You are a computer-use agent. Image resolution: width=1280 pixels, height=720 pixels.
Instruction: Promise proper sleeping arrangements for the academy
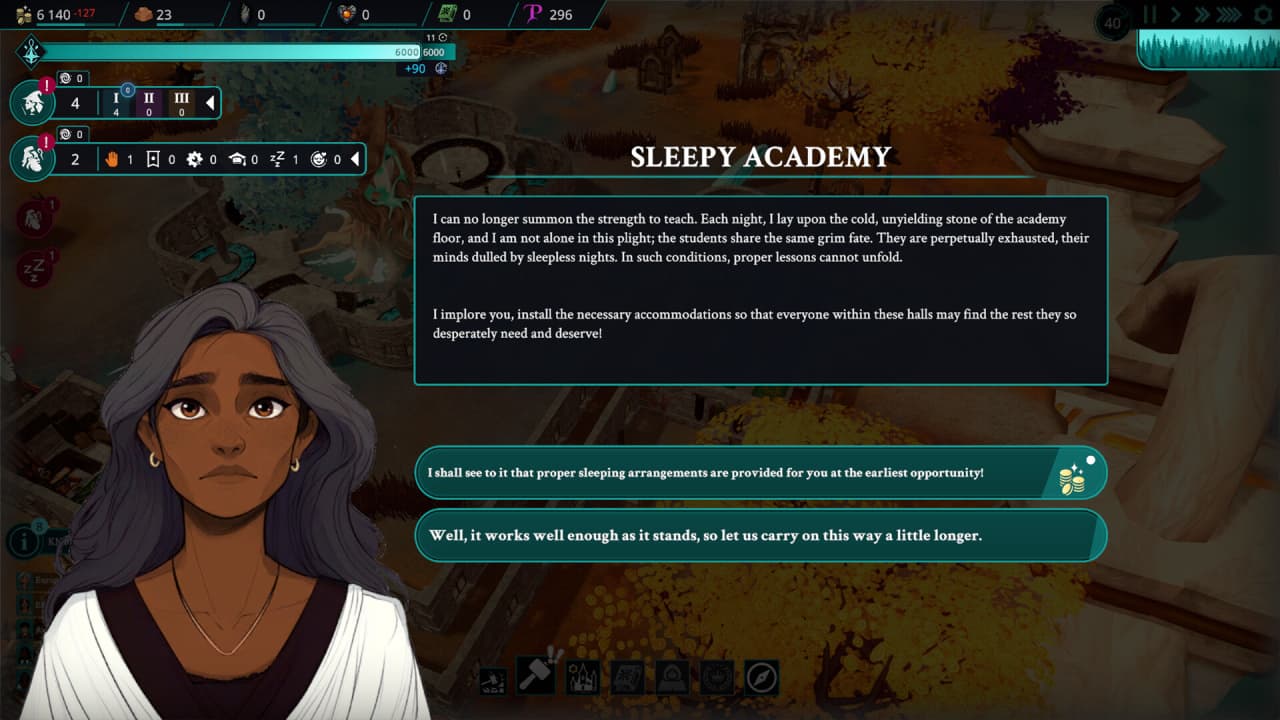coord(760,472)
